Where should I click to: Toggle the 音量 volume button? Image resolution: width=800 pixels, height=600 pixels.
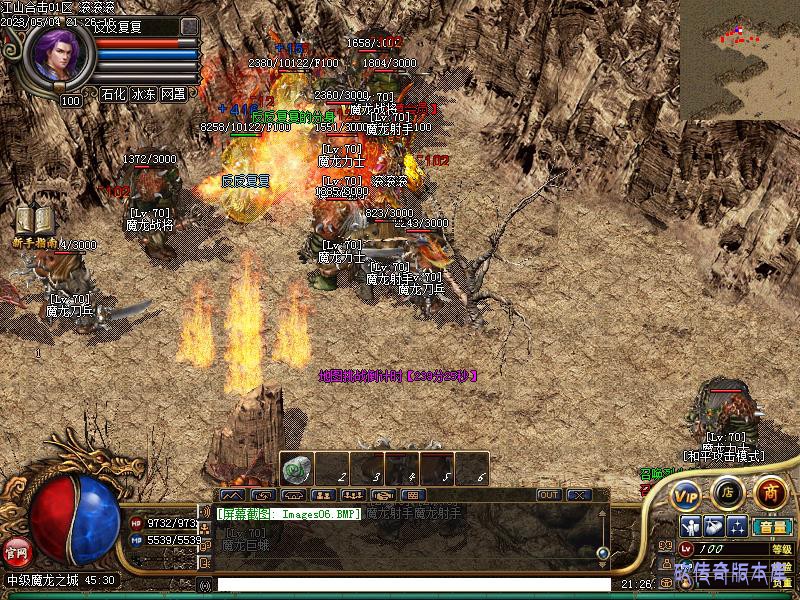tap(772, 526)
